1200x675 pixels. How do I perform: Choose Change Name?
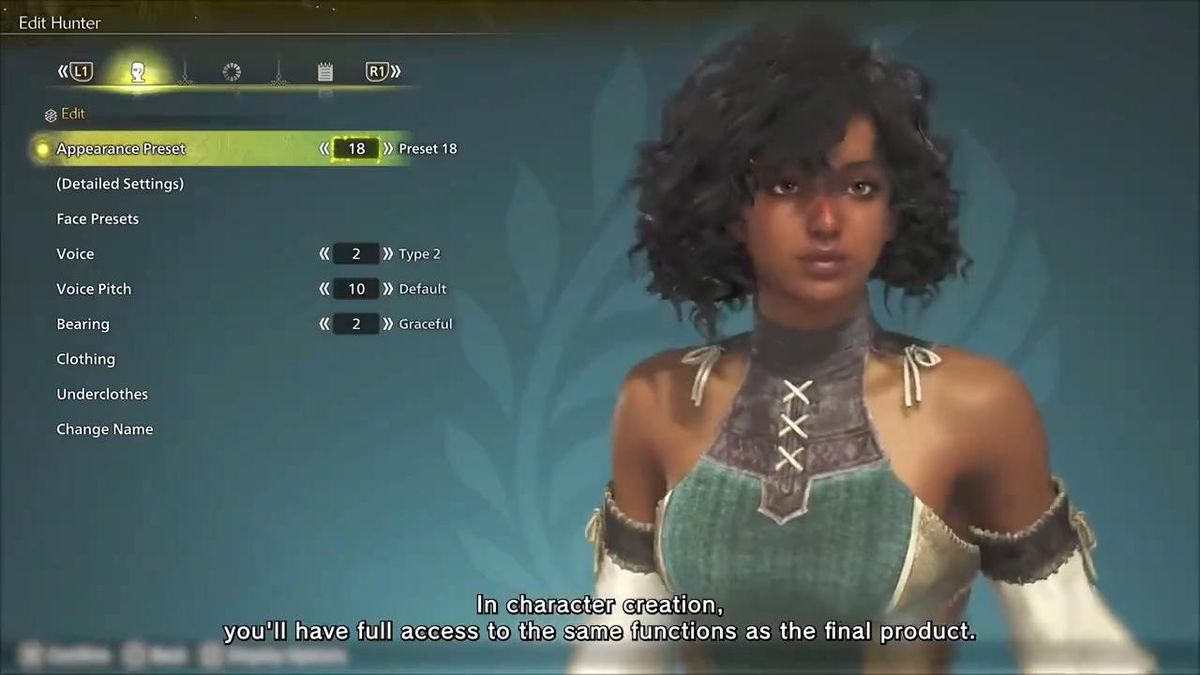pyautogui.click(x=105, y=429)
